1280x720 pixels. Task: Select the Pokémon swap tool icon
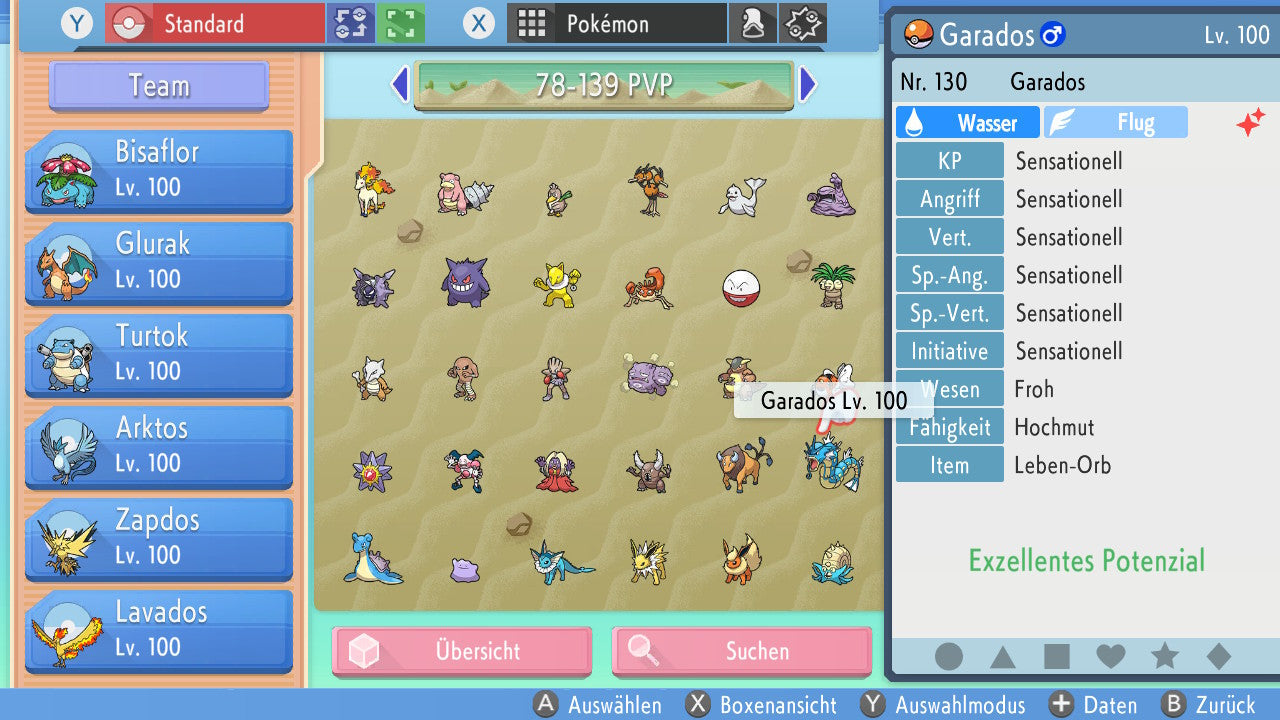[350, 22]
